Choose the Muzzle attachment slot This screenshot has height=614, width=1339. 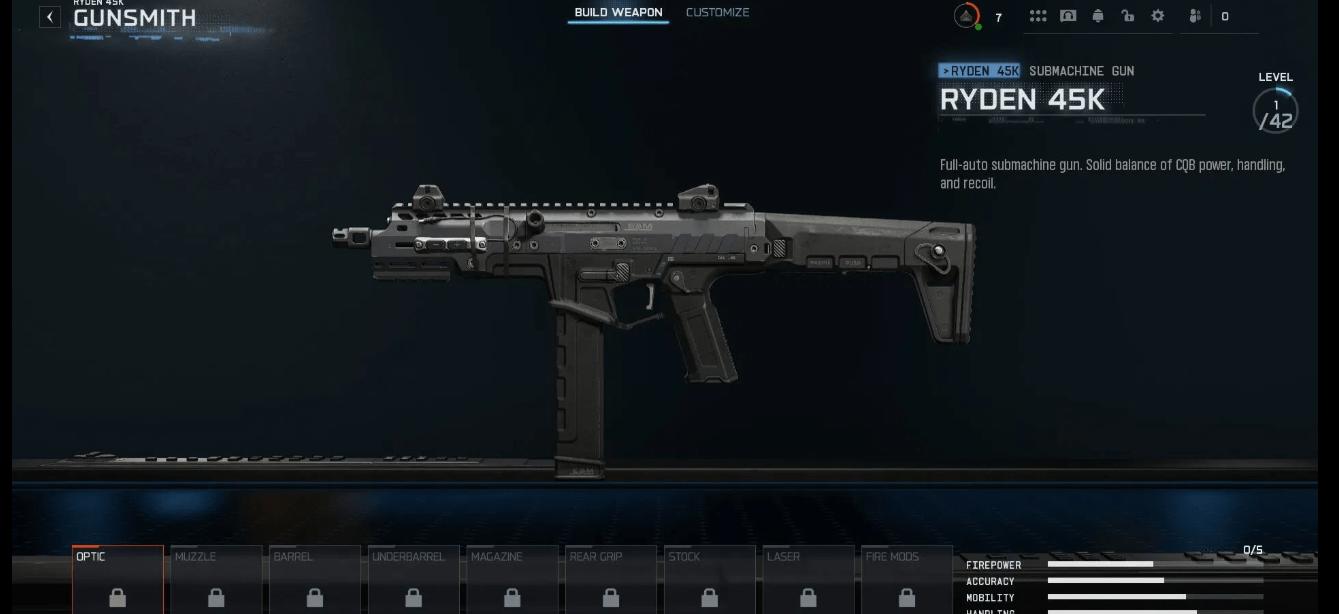coord(216,580)
